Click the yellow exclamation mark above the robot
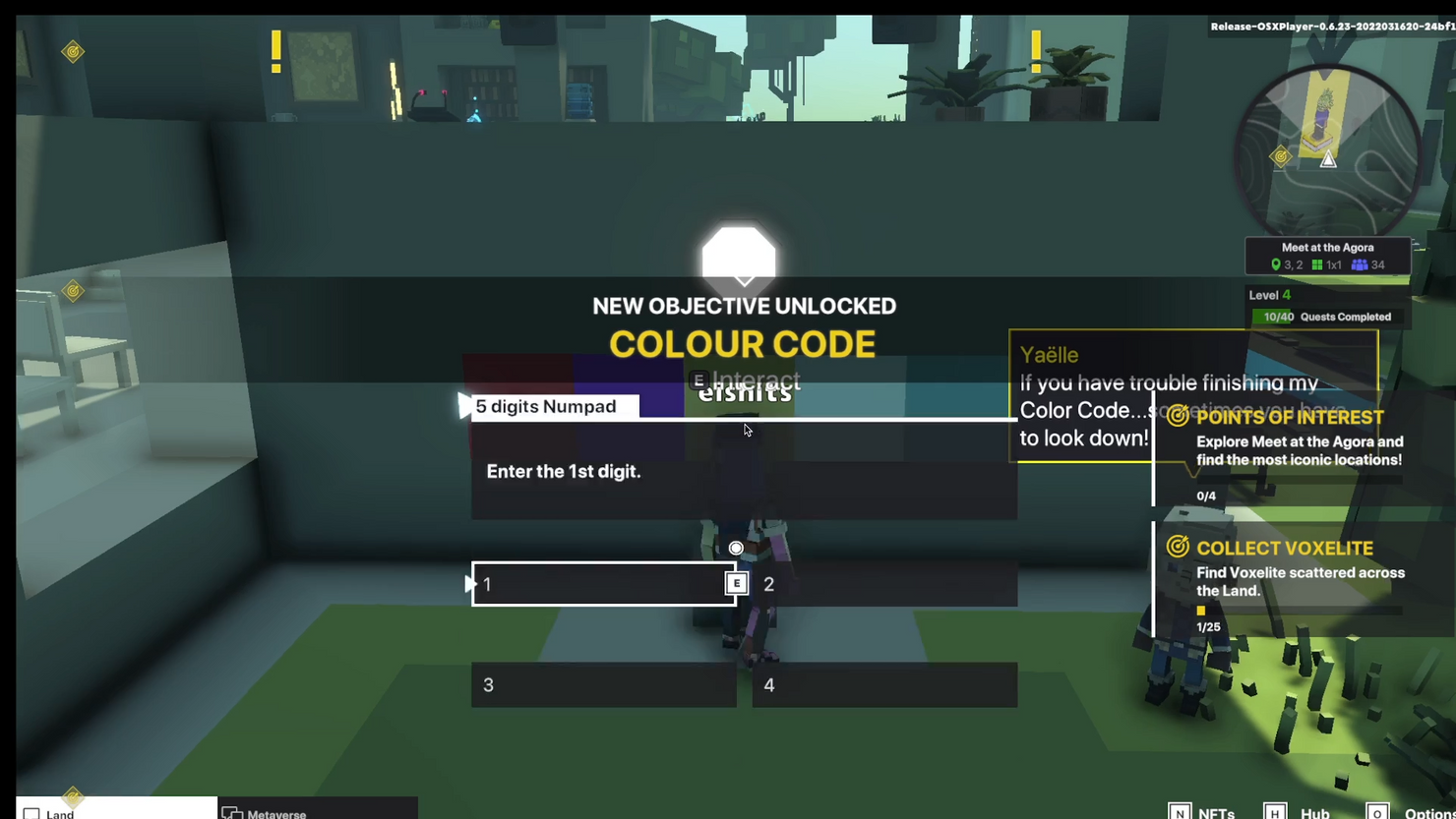1456x819 pixels. pyautogui.click(x=275, y=45)
